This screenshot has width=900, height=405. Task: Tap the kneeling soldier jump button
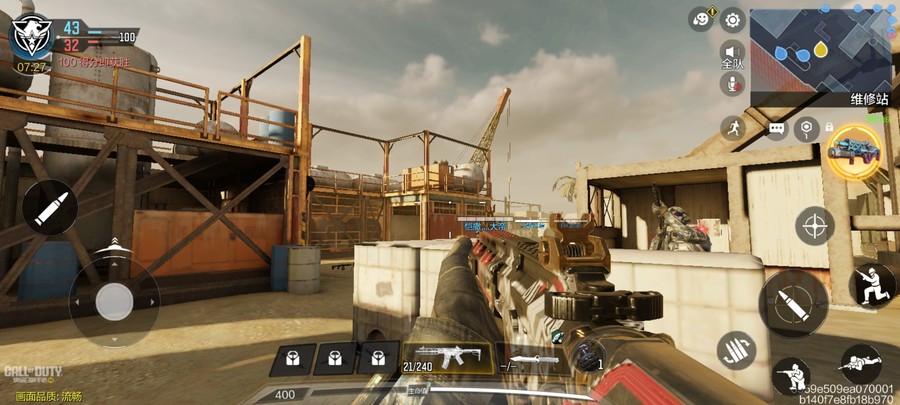pos(872,285)
